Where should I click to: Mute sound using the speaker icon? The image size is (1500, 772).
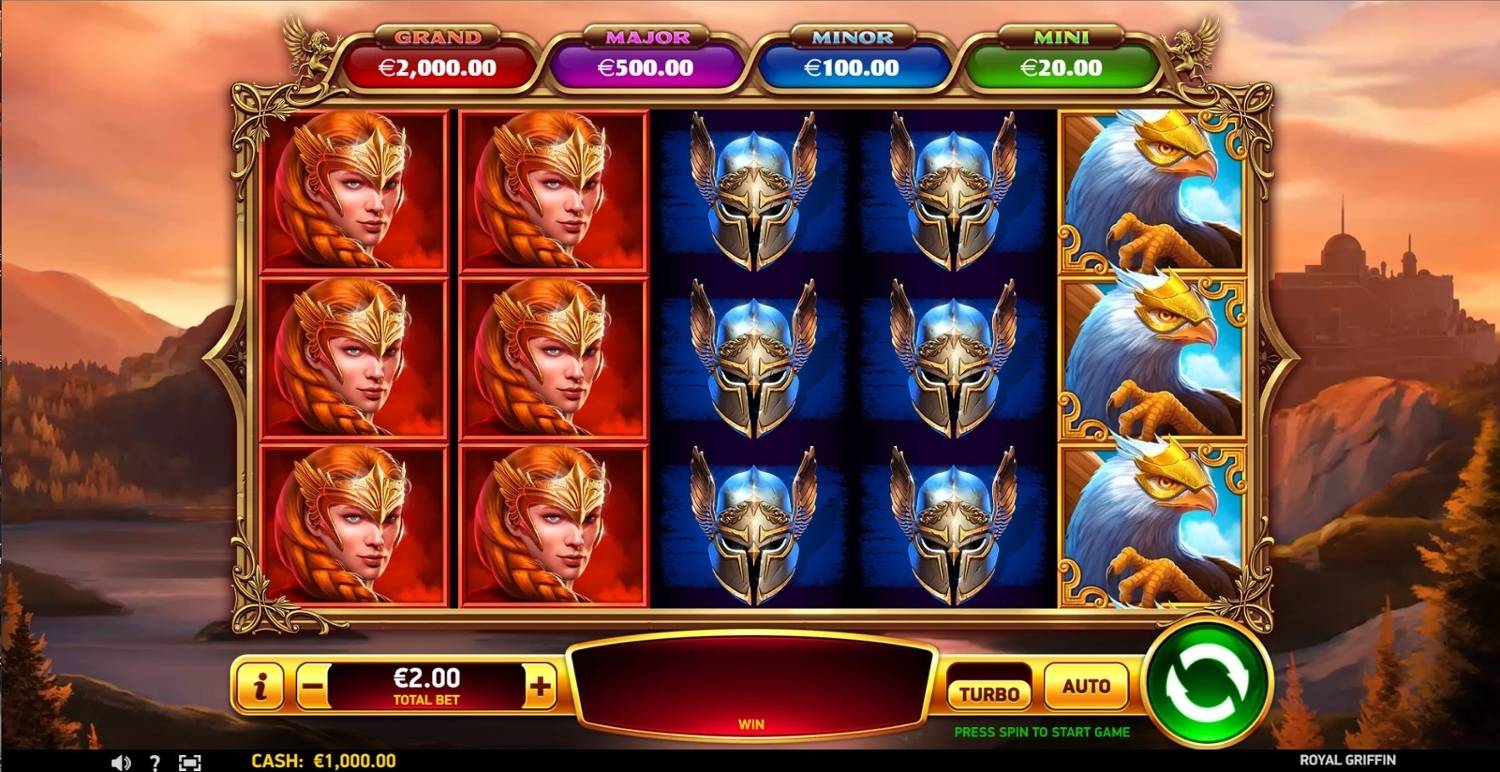(x=121, y=762)
